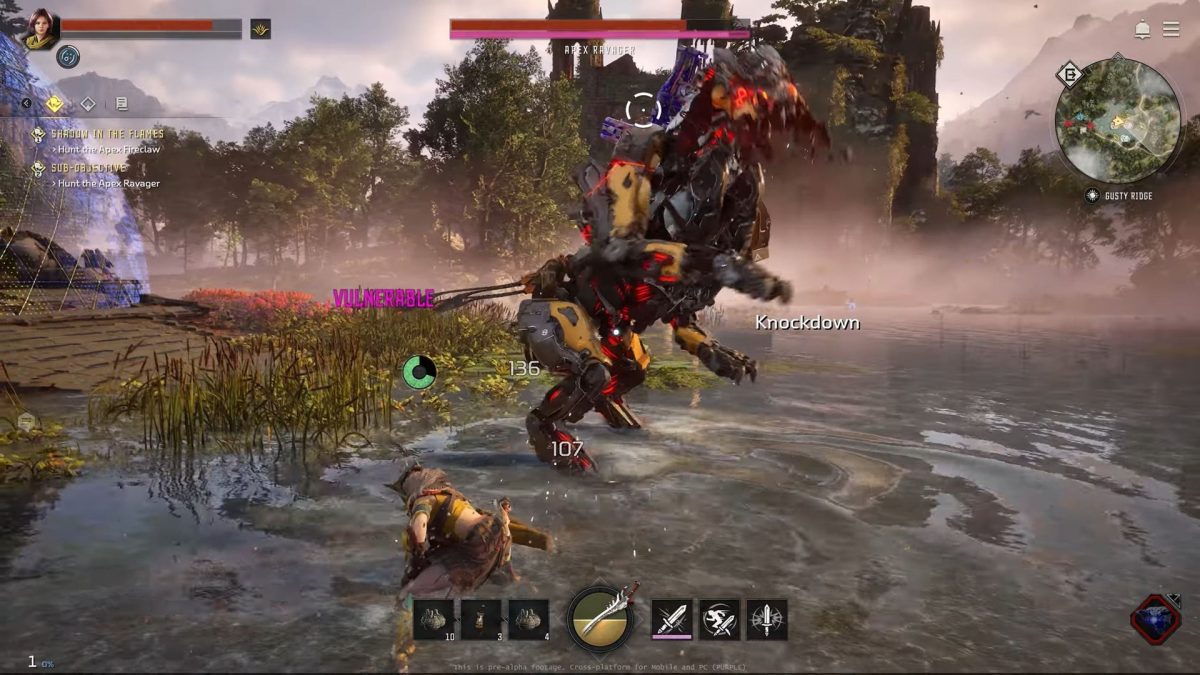Viewport: 1200px width, 675px height.
Task: Open the hamburger main menu
Action: 1170,29
